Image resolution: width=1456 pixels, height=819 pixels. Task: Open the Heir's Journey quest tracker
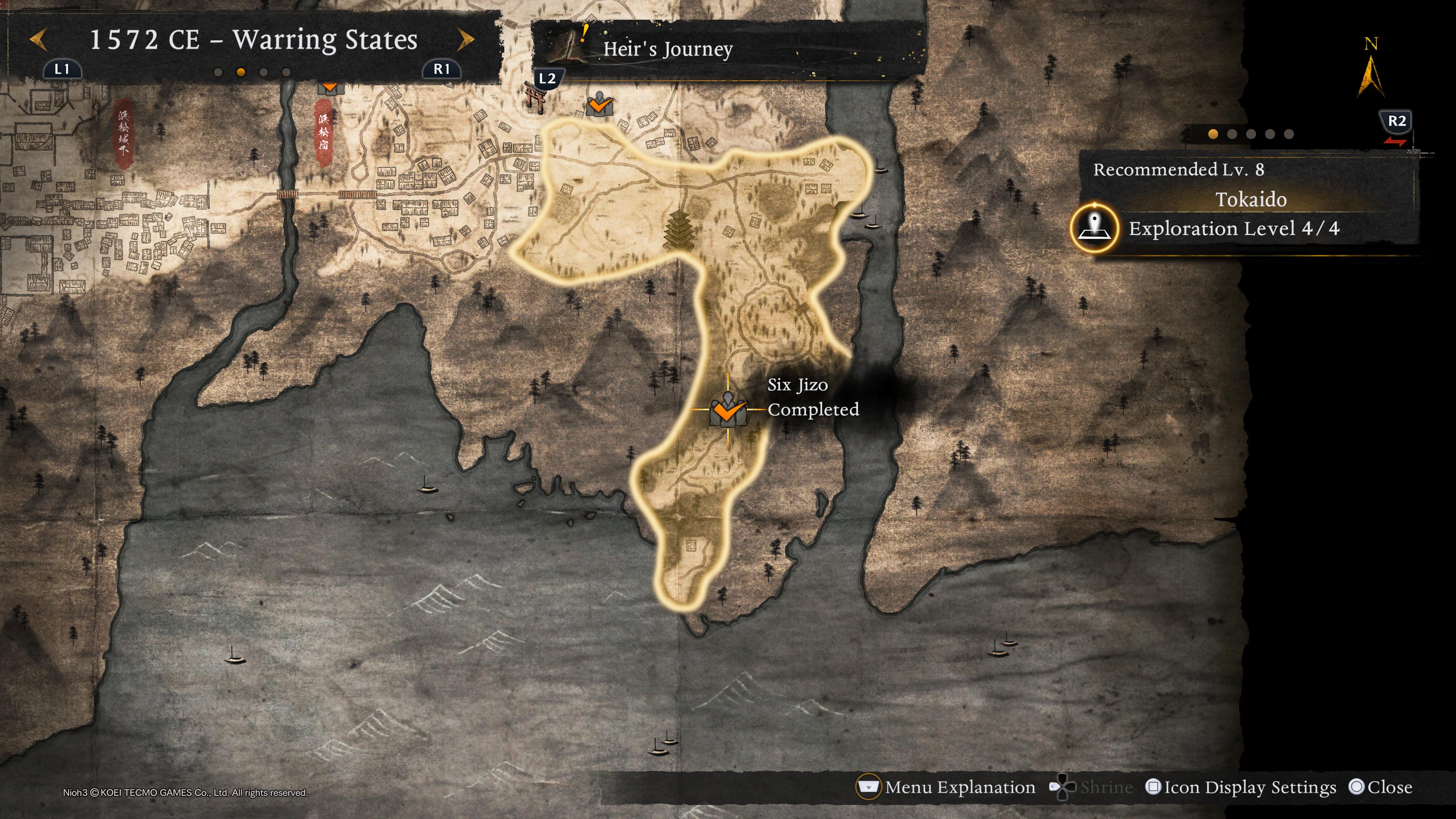pos(667,50)
